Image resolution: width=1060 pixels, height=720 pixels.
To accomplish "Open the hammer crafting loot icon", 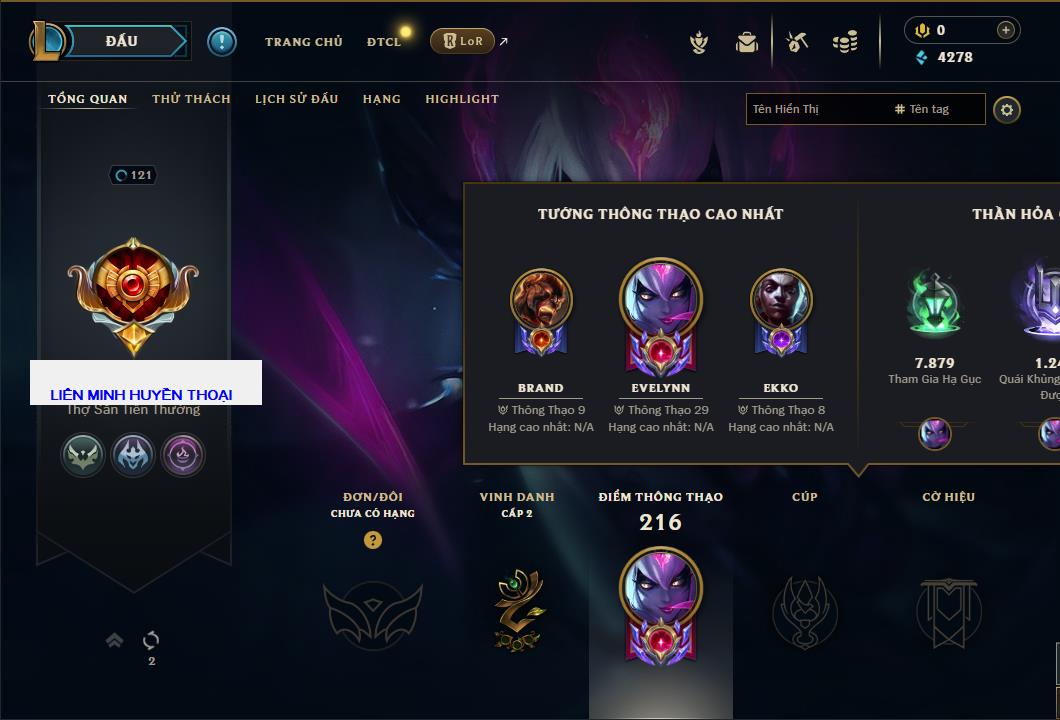I will tap(796, 42).
